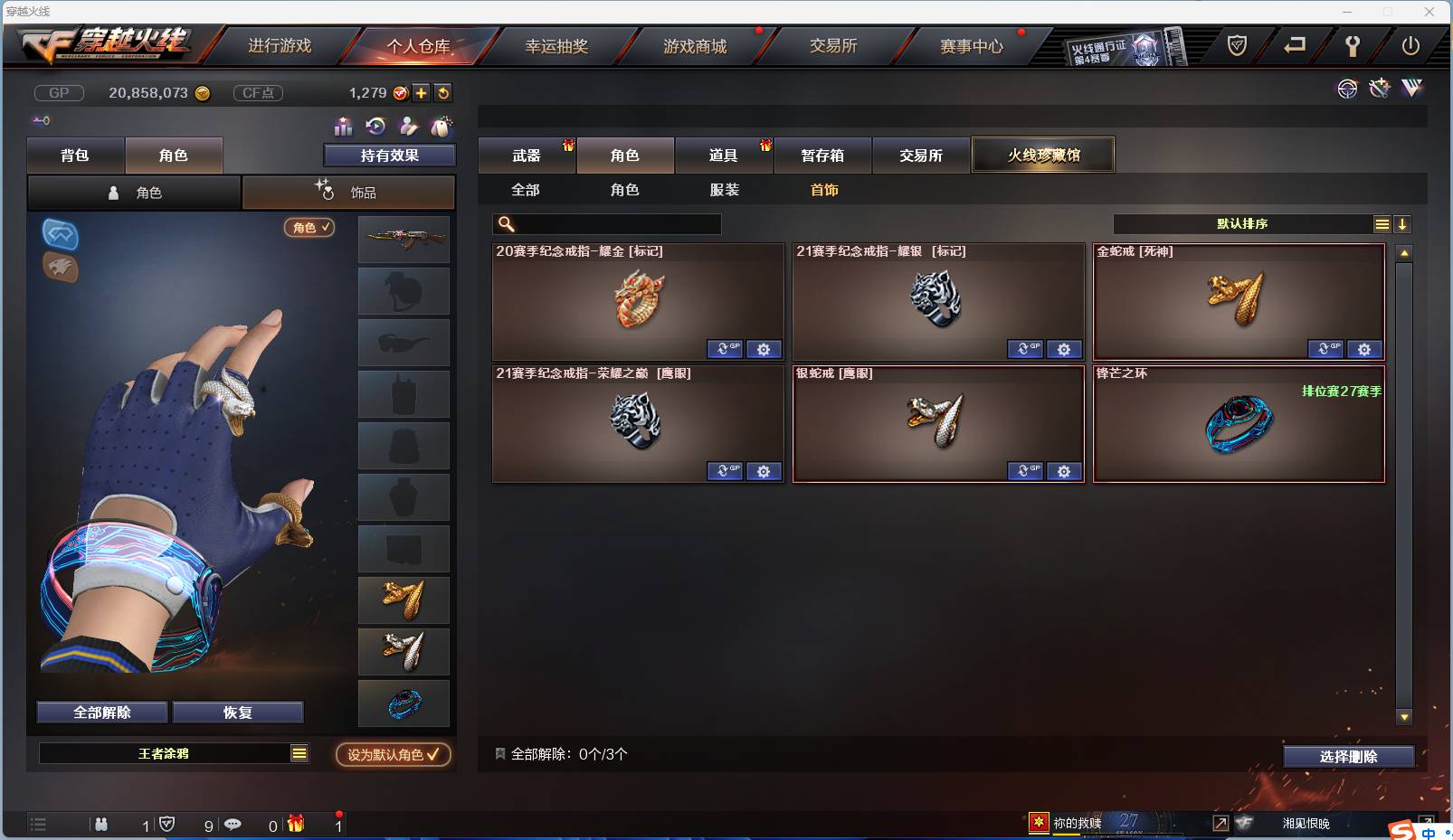Switch to the 火线珍藏馆 tab
Image resolution: width=1453 pixels, height=840 pixels.
[x=1044, y=154]
